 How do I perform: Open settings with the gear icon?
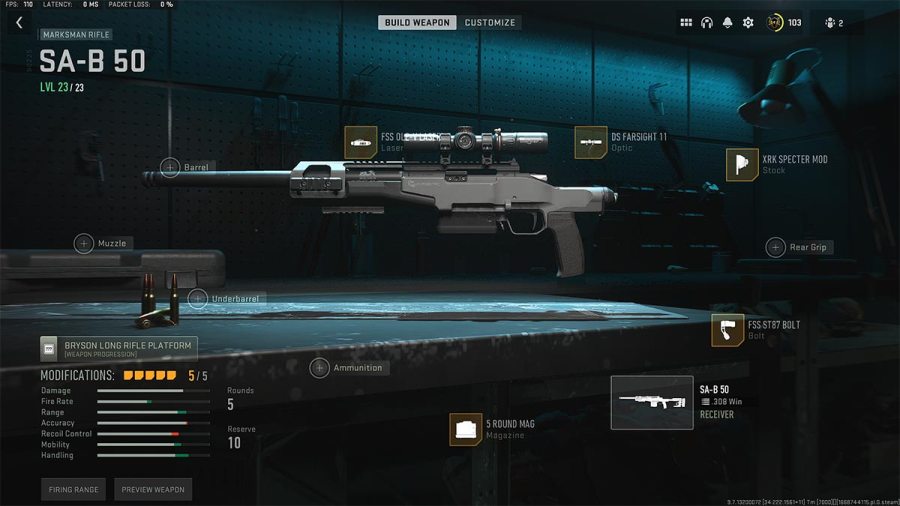748,22
